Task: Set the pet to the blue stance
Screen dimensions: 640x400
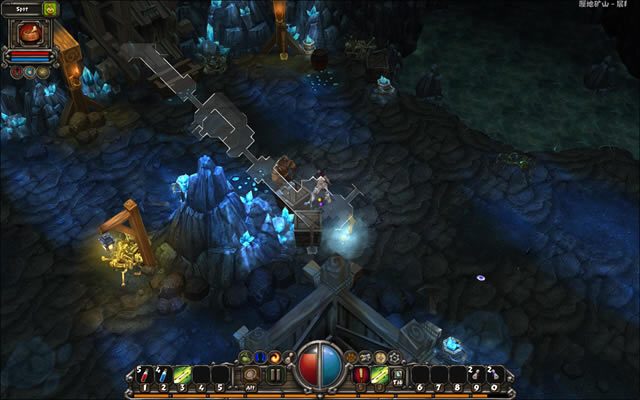Action: coord(29,71)
